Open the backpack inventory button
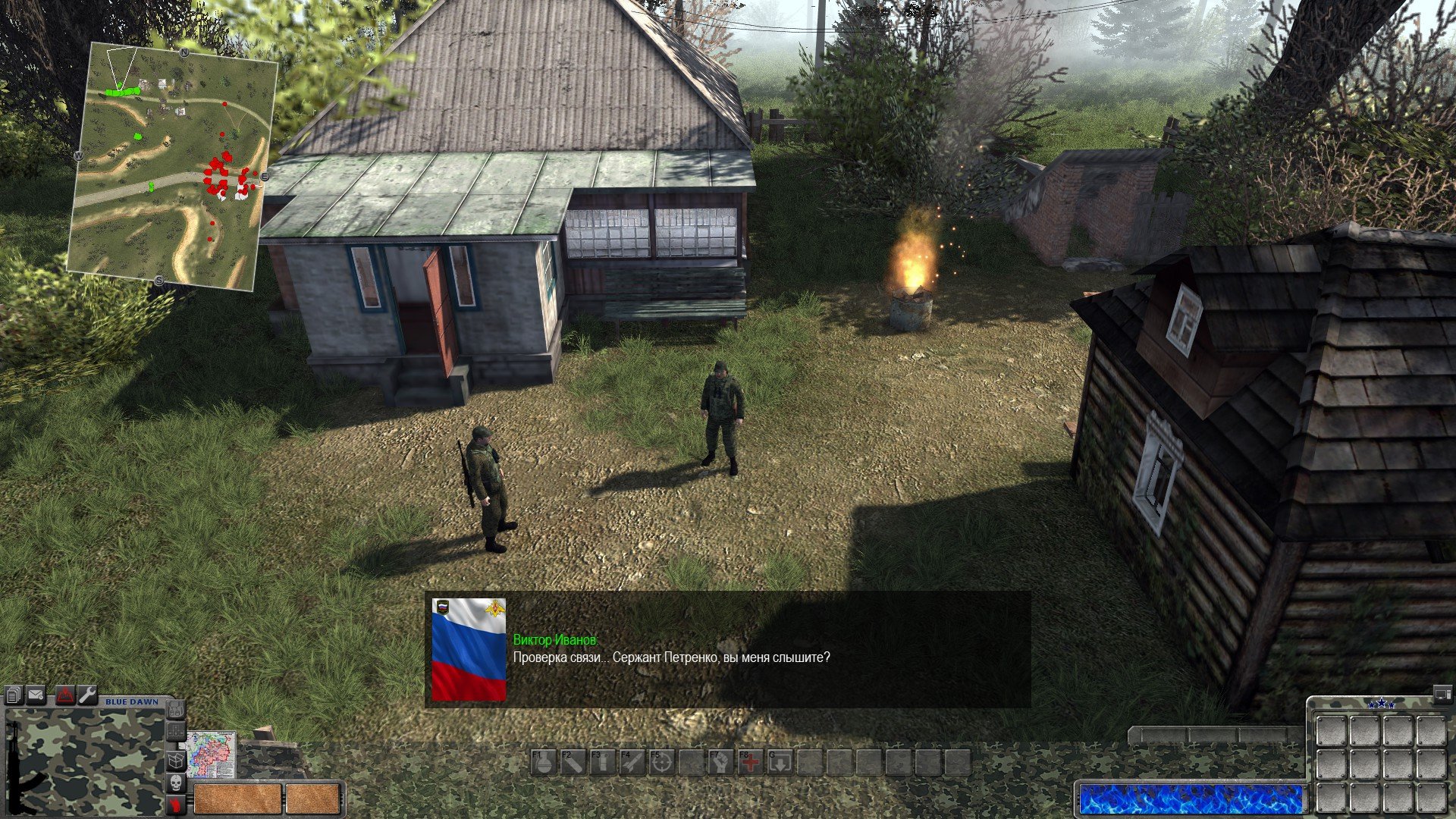This screenshot has height=819, width=1456. (x=175, y=711)
